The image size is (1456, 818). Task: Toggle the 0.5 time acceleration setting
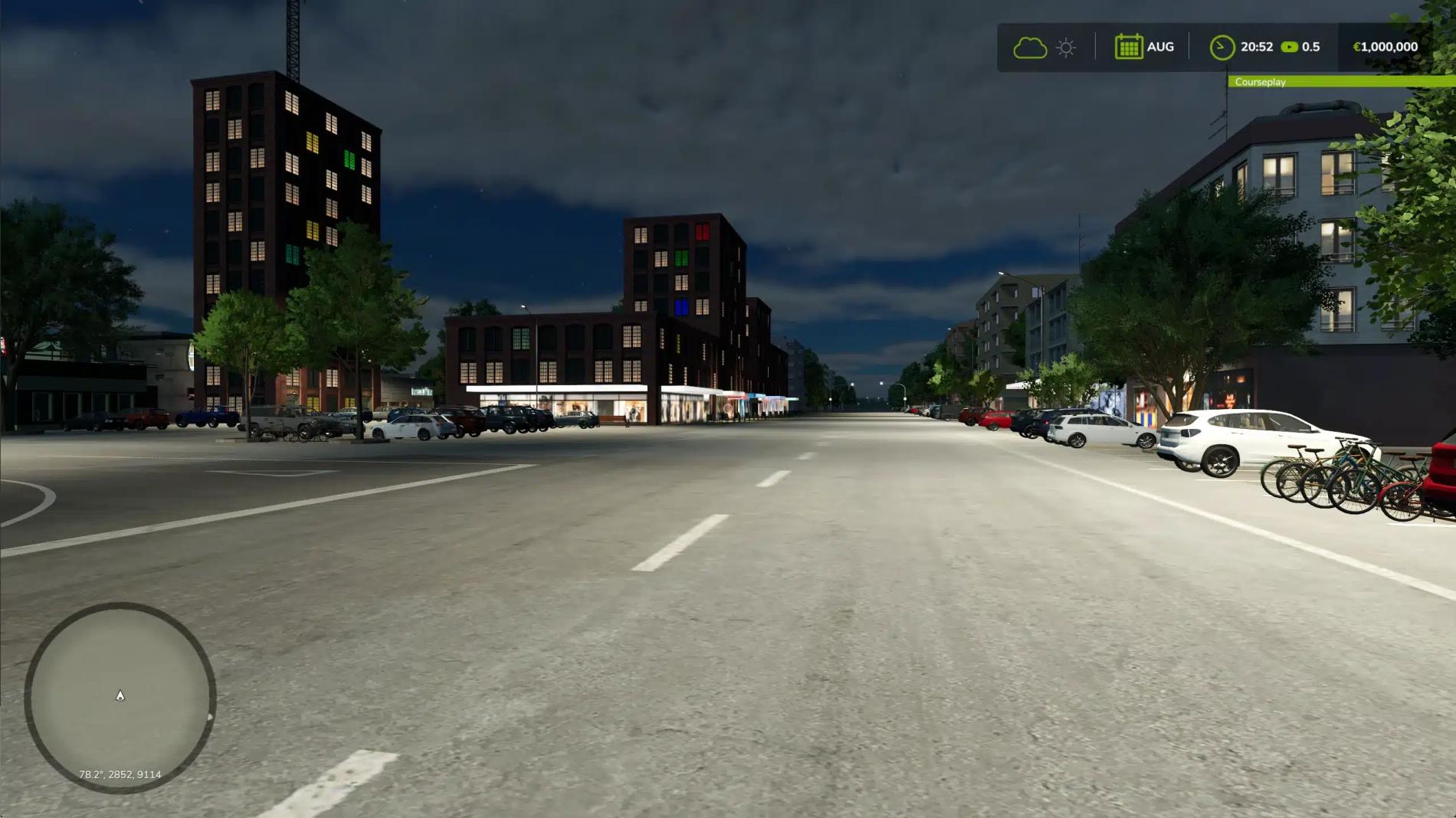pyautogui.click(x=1312, y=47)
